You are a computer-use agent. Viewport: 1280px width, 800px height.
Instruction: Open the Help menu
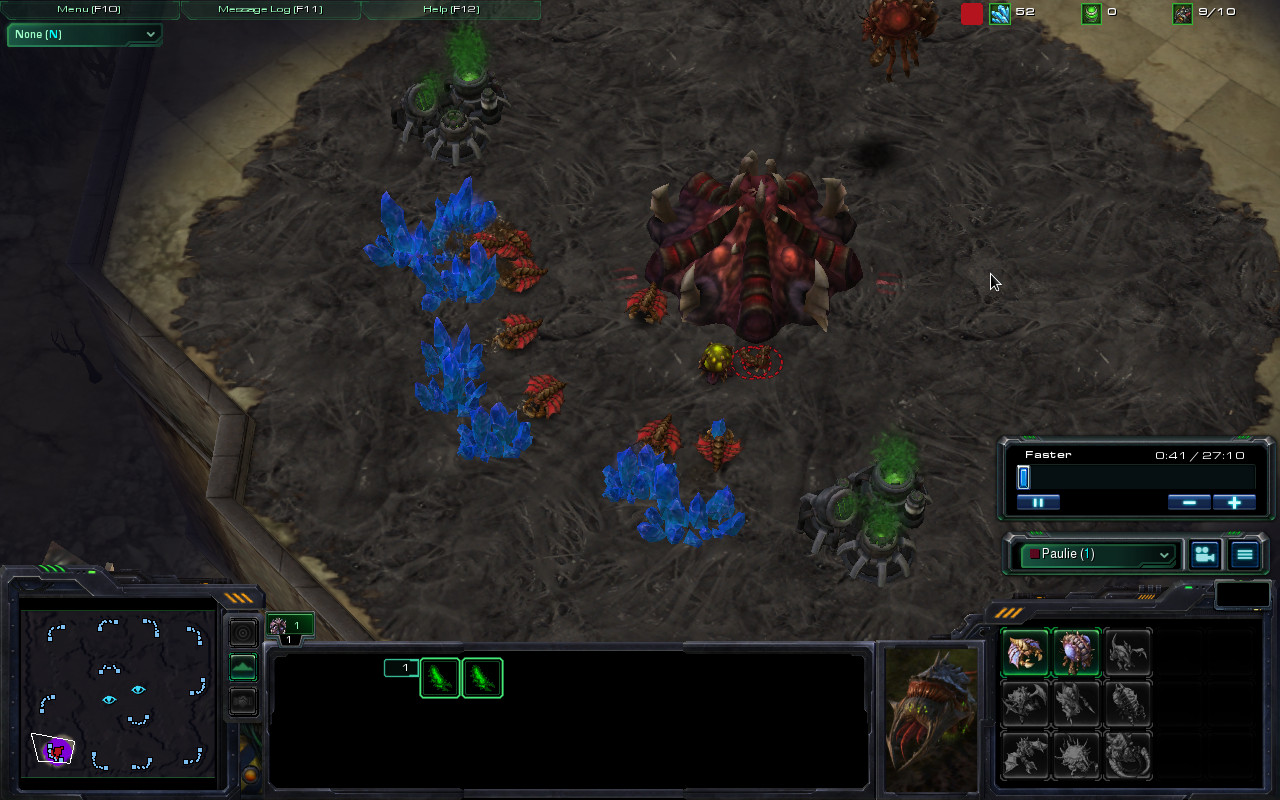point(451,9)
